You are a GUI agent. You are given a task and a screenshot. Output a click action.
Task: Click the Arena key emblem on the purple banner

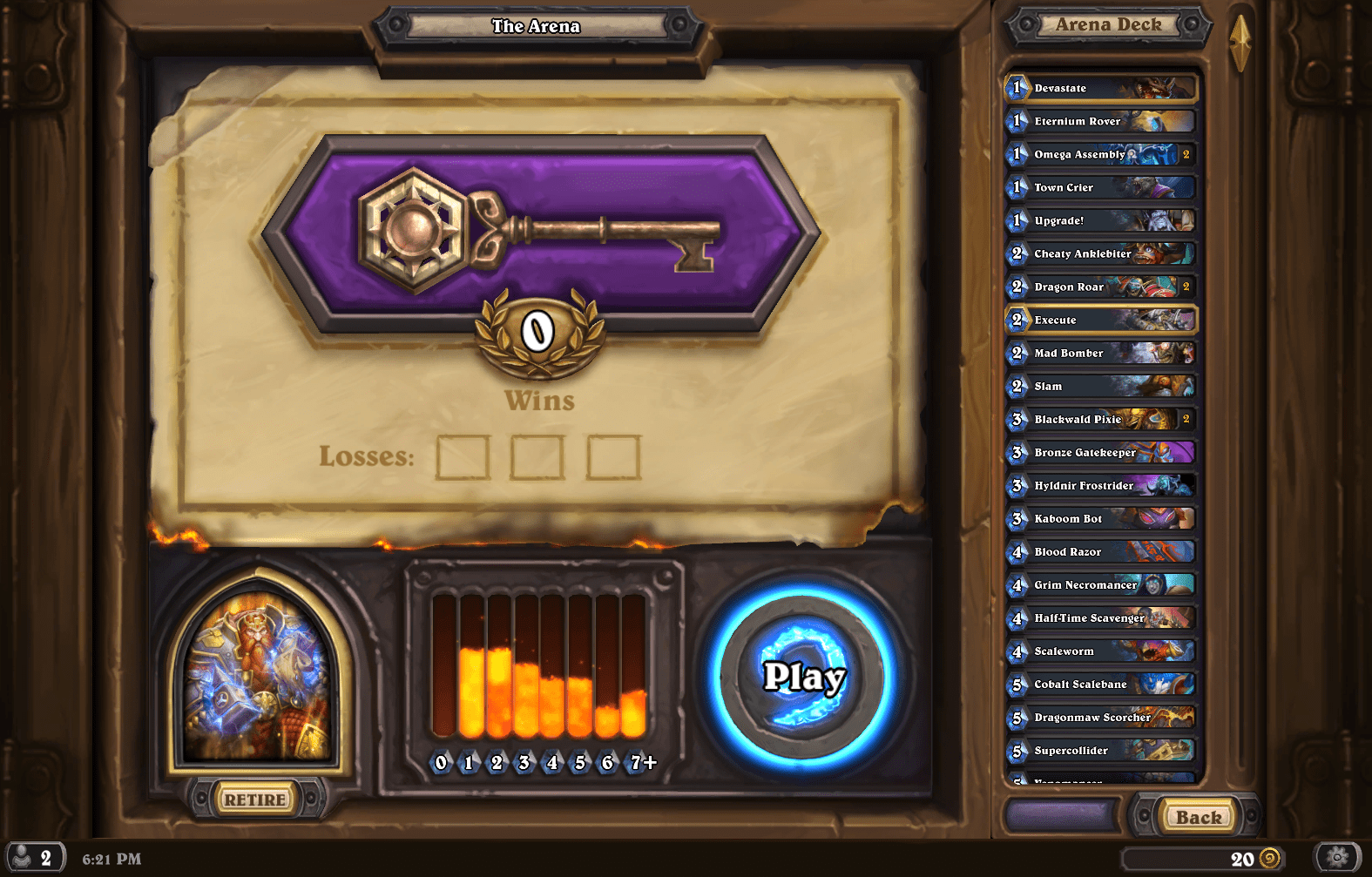416,228
